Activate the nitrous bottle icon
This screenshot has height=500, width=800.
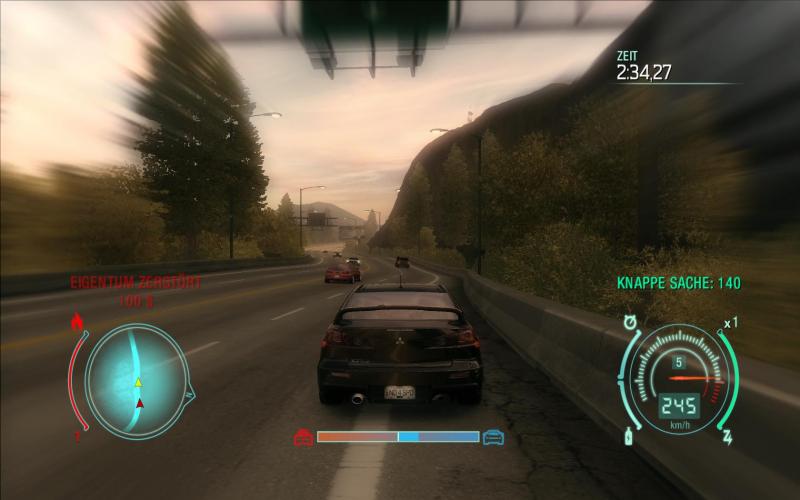click(x=630, y=438)
